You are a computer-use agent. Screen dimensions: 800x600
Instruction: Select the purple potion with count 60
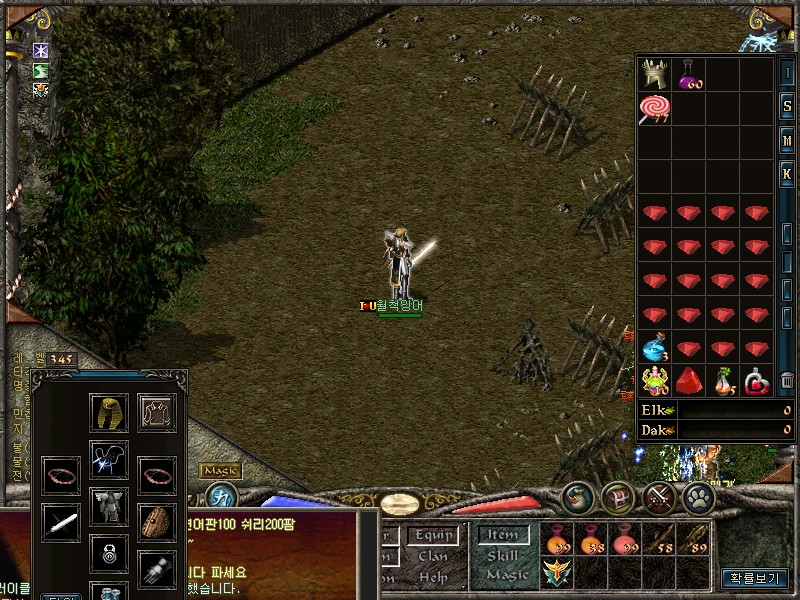[x=689, y=74]
